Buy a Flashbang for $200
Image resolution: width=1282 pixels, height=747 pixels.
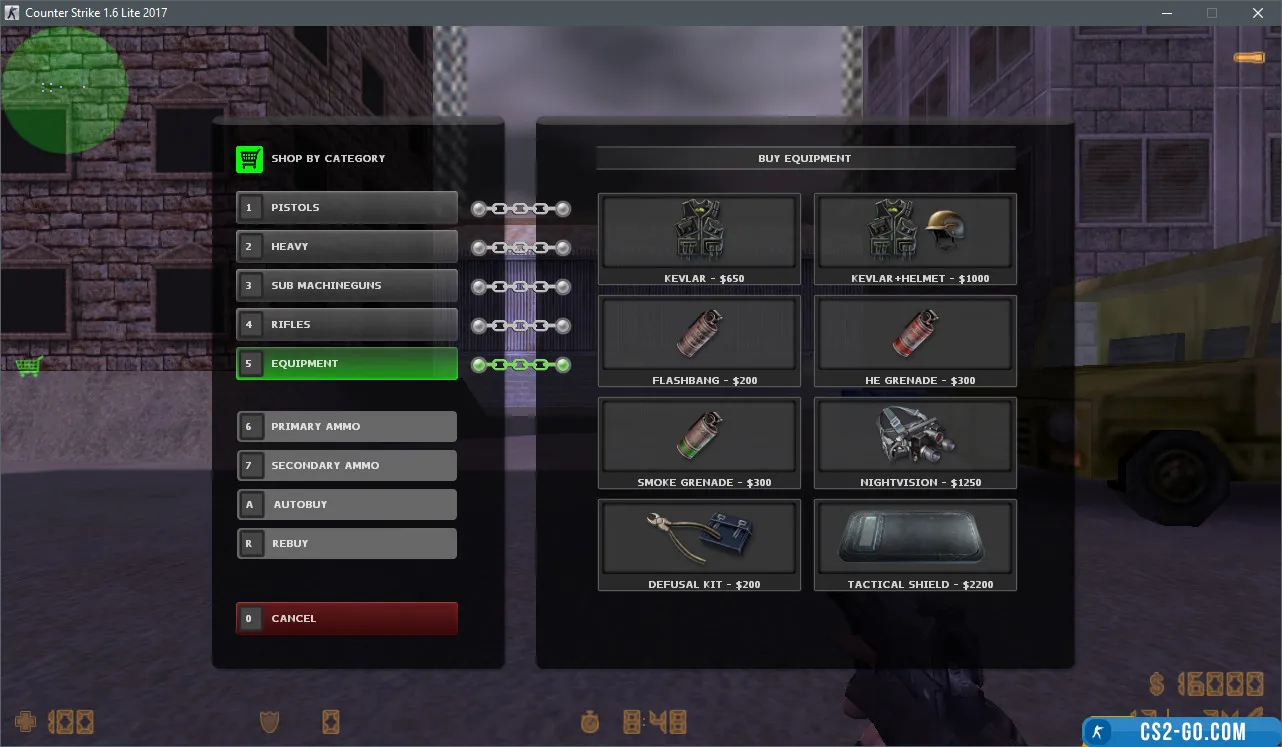pyautogui.click(x=699, y=340)
